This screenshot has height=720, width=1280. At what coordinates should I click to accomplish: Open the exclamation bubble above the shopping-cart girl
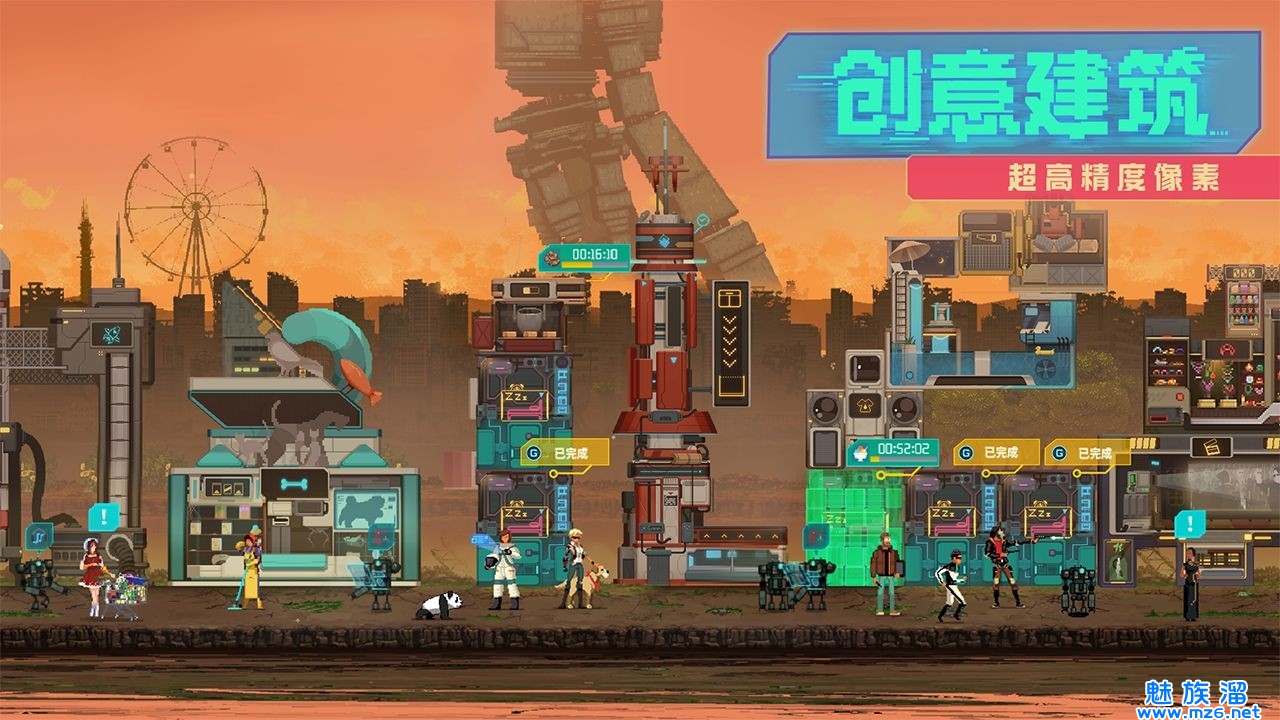(102, 517)
